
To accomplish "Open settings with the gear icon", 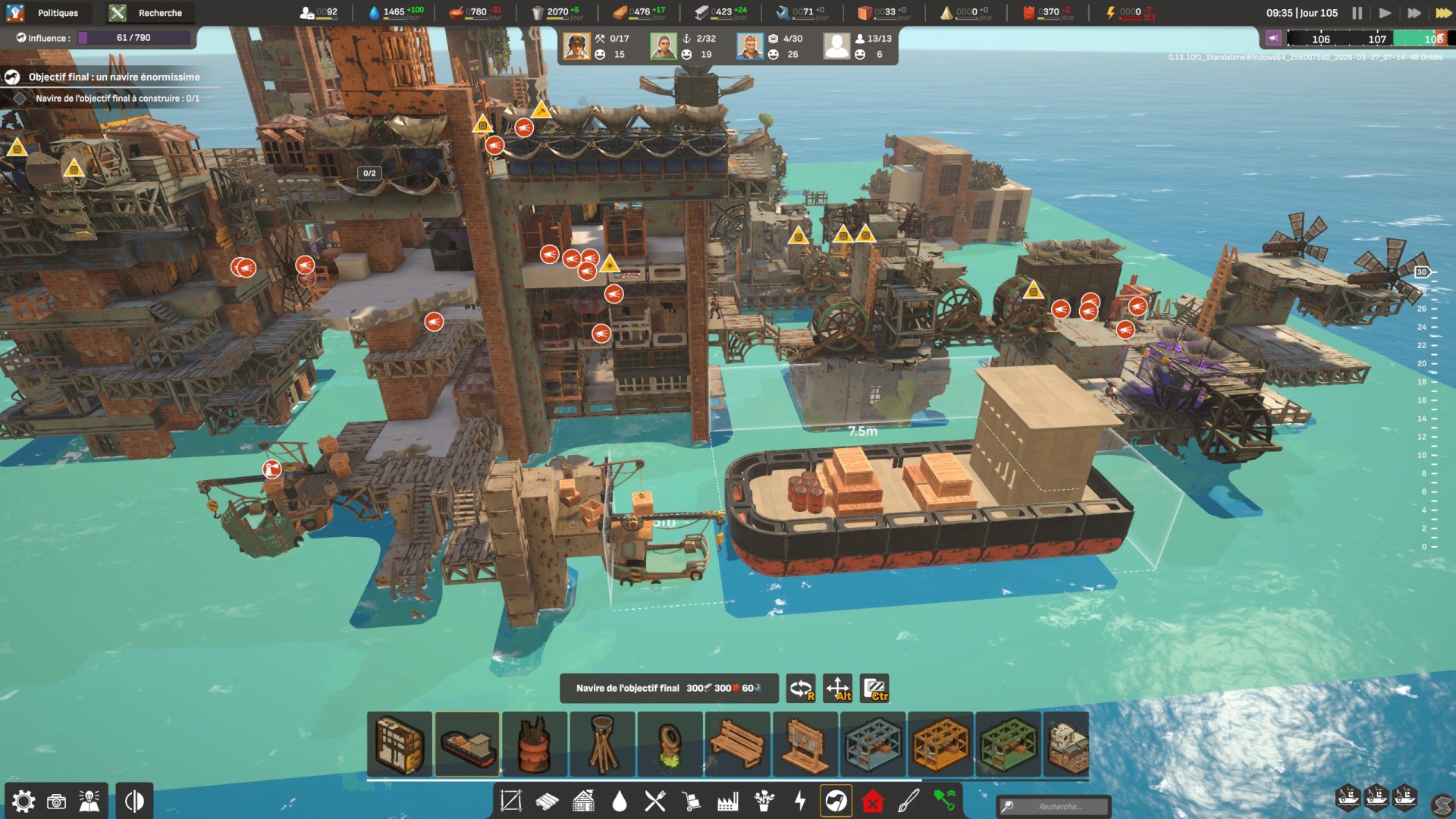I will (x=24, y=802).
